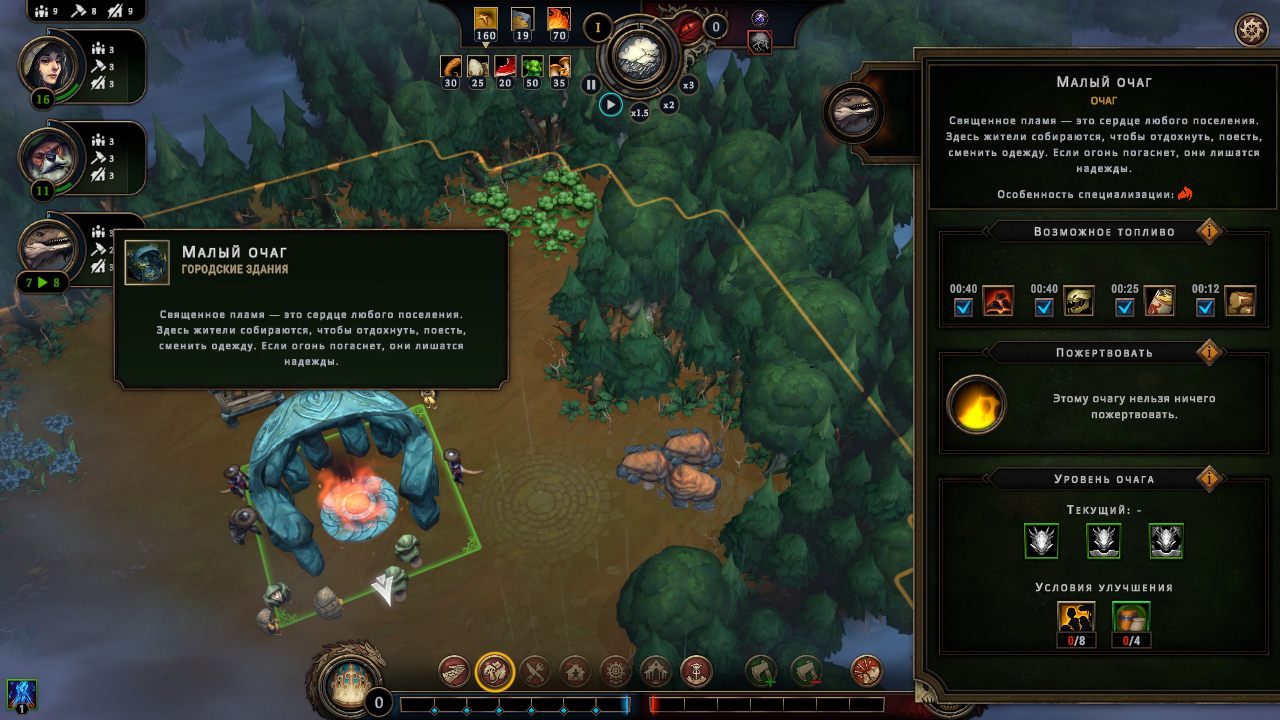Open info for Пожертвовать section

tap(1208, 352)
